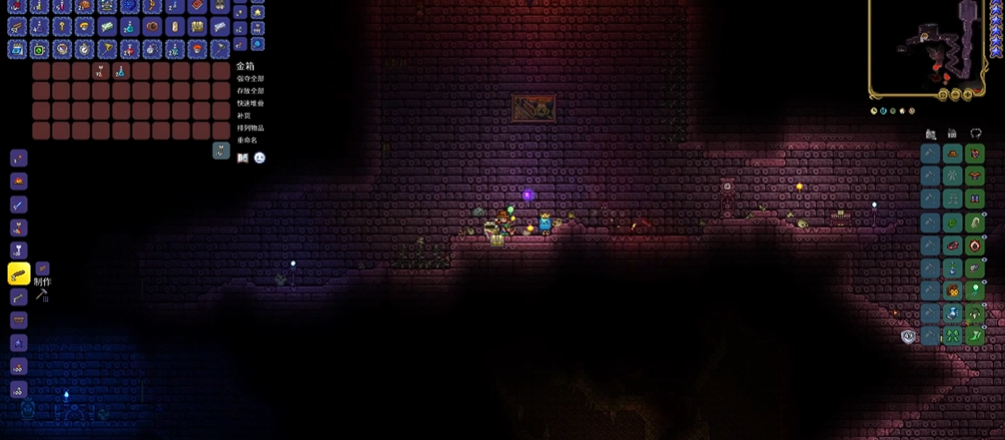This screenshot has height=440, width=1005.
Task: Select the Restock (补货) option
Action: 243,115
